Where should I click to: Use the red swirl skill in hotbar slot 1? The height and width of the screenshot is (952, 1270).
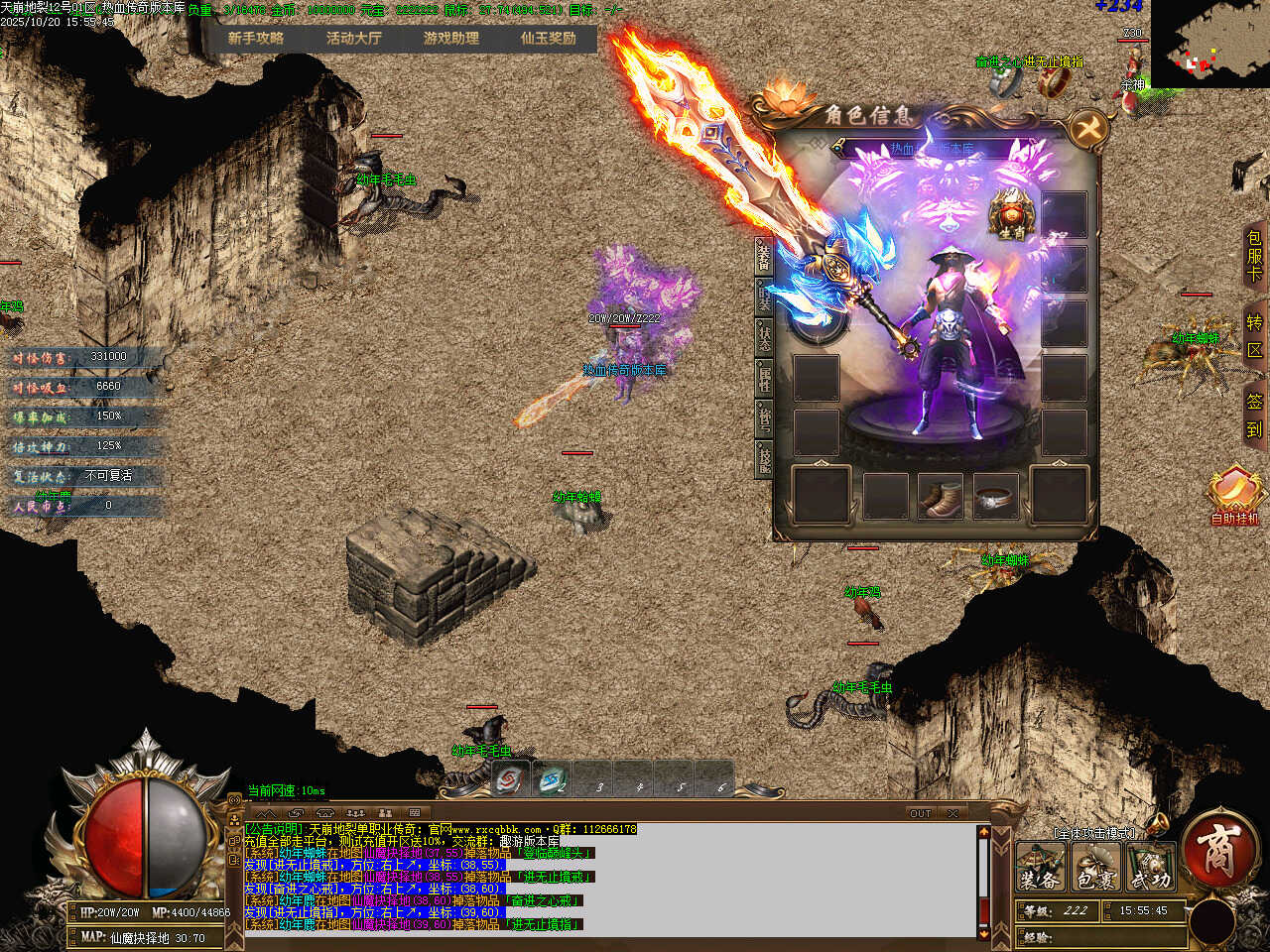tap(512, 780)
